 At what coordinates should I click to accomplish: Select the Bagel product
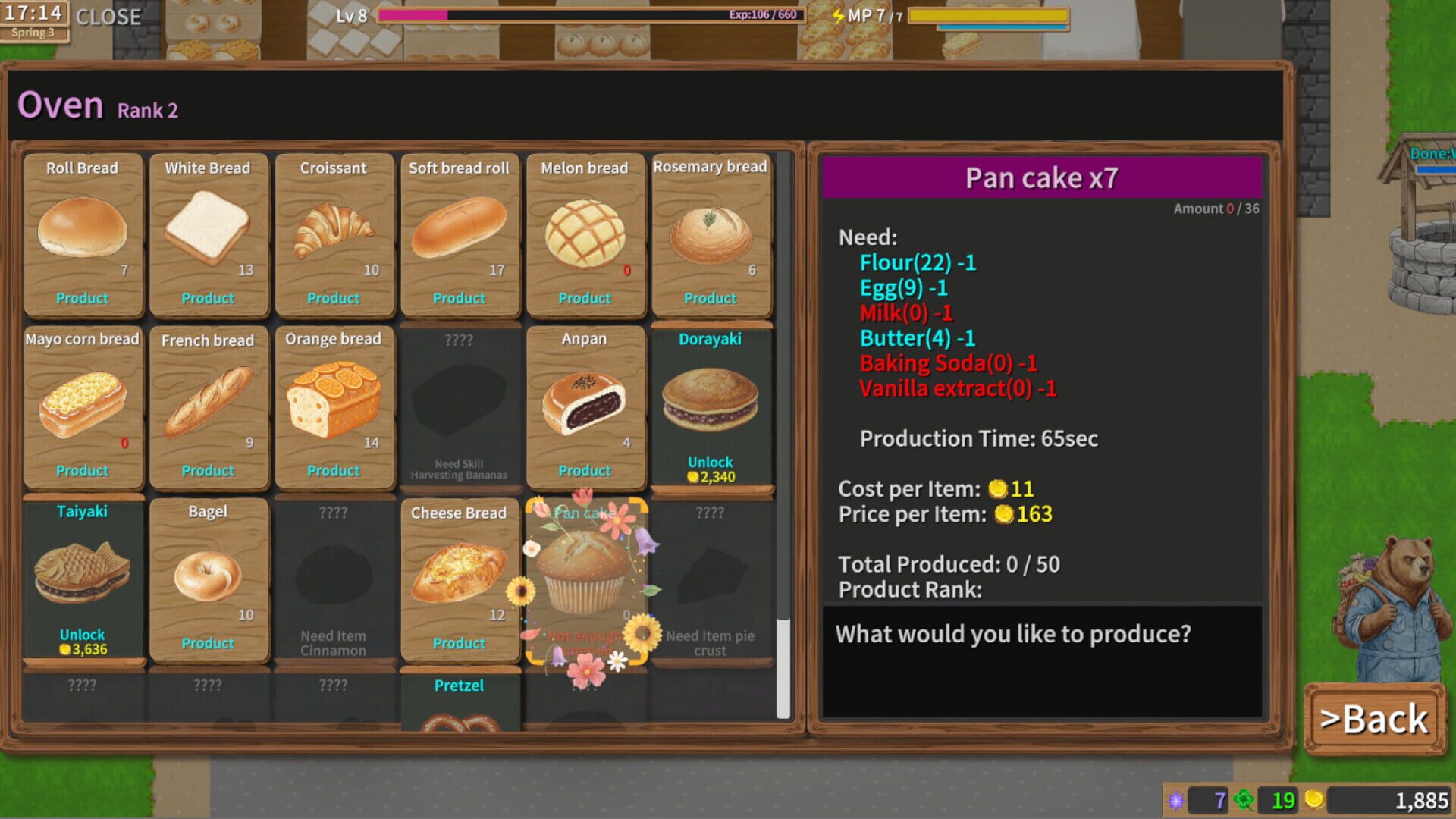coord(208,573)
